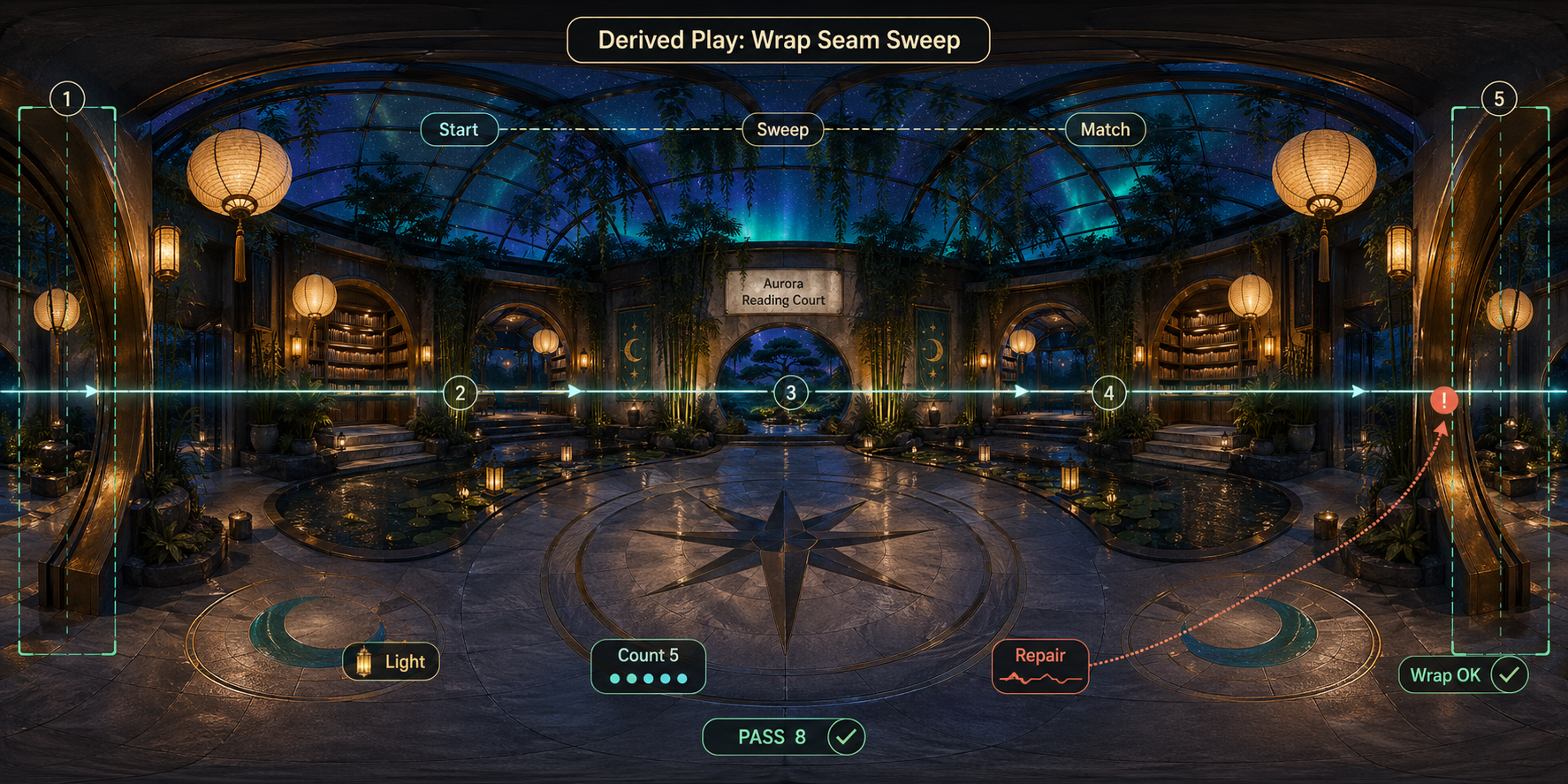
Task: Activate the Repair button
Action: [1039, 666]
